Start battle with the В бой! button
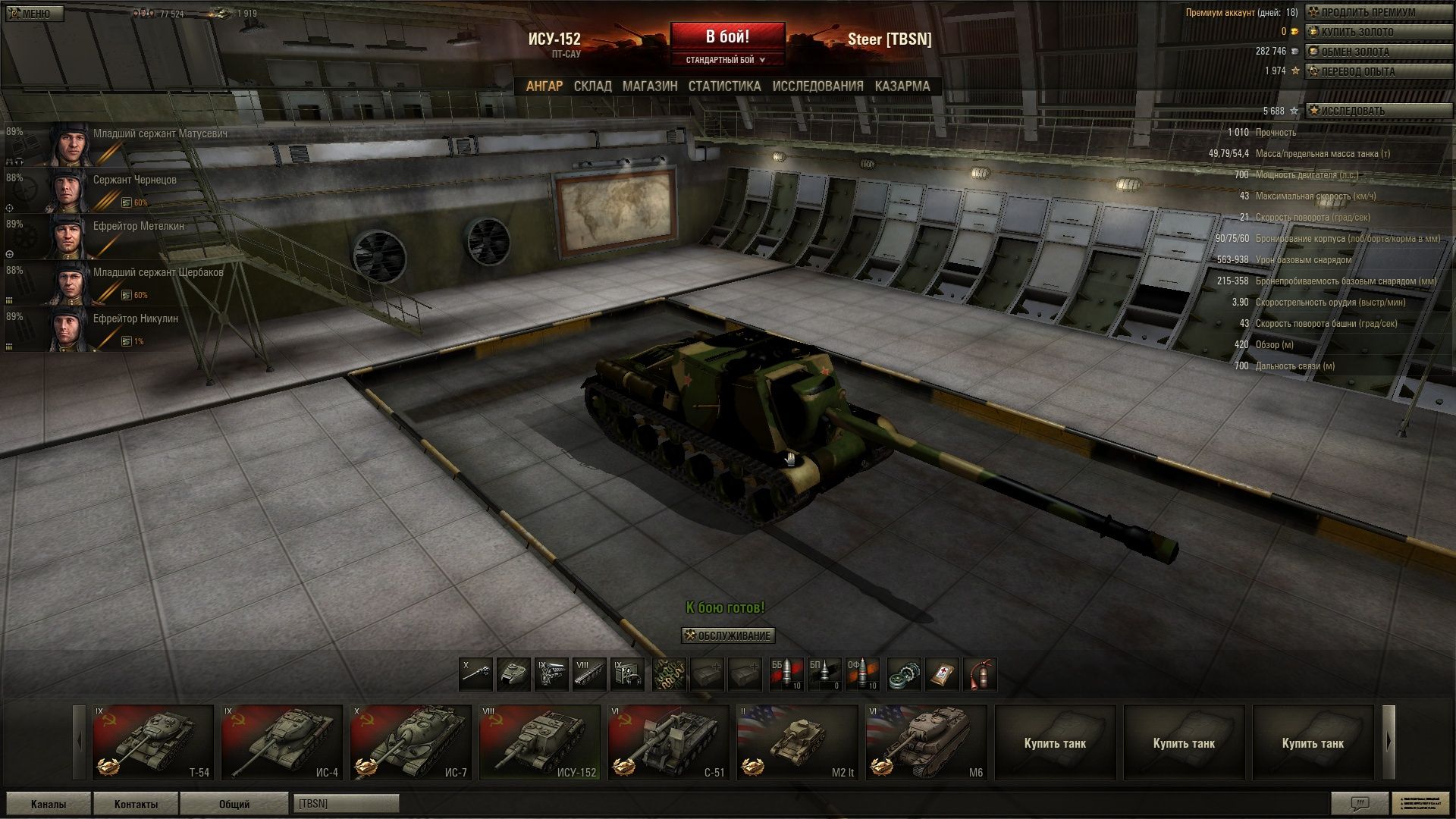Image resolution: width=1456 pixels, height=819 pixels. click(727, 37)
